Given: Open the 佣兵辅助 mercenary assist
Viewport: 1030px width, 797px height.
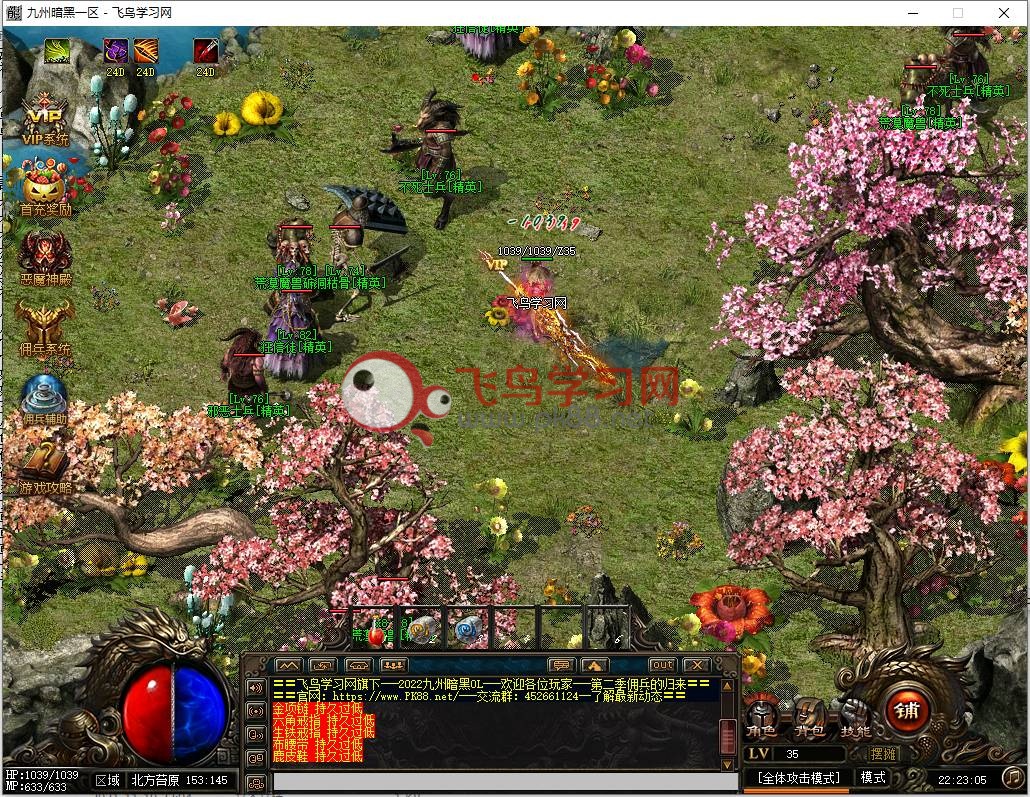Looking at the screenshot, I should tap(45, 398).
